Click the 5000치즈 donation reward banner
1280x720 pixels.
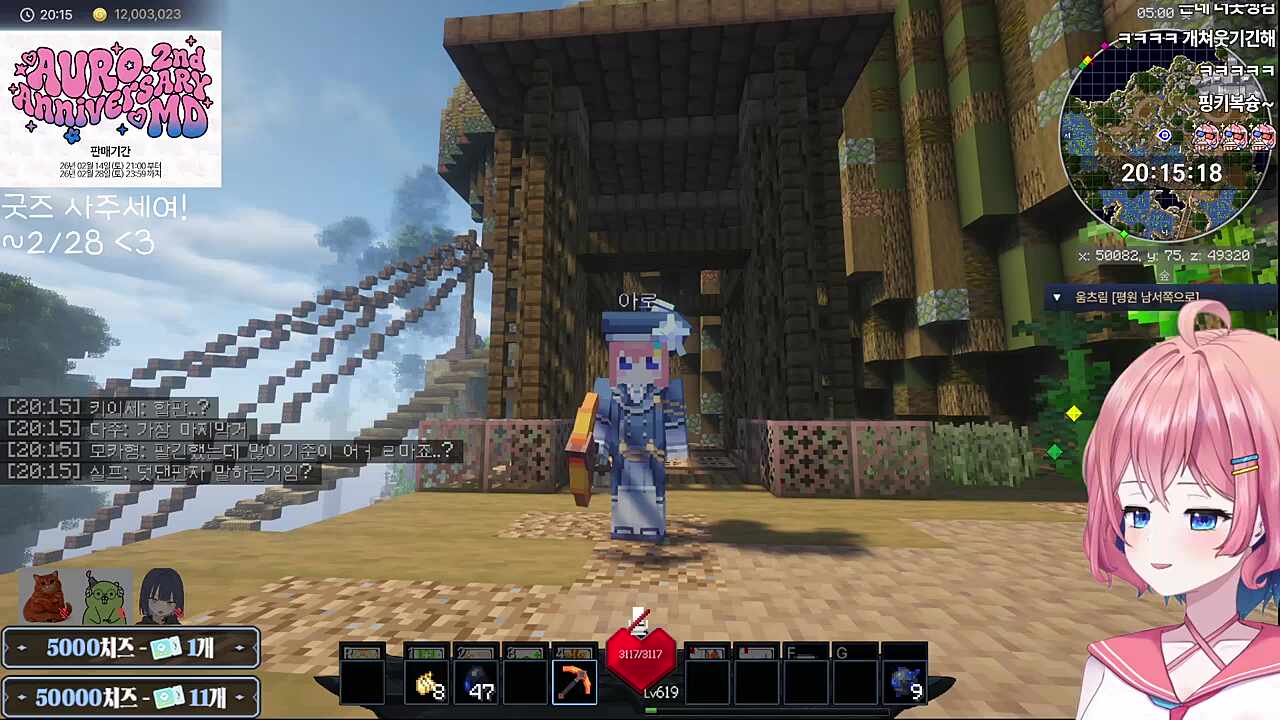pyautogui.click(x=131, y=647)
